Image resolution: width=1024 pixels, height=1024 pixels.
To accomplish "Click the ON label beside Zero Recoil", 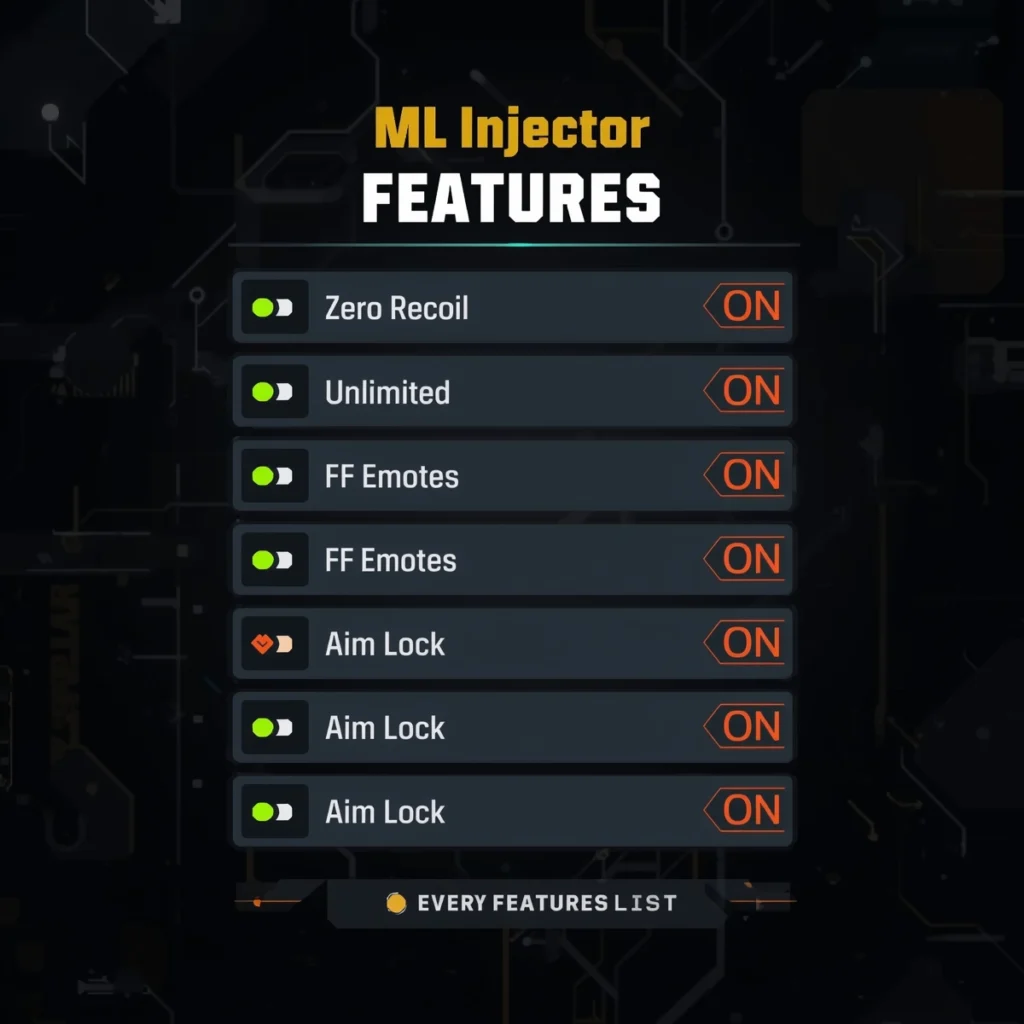I will pos(748,307).
